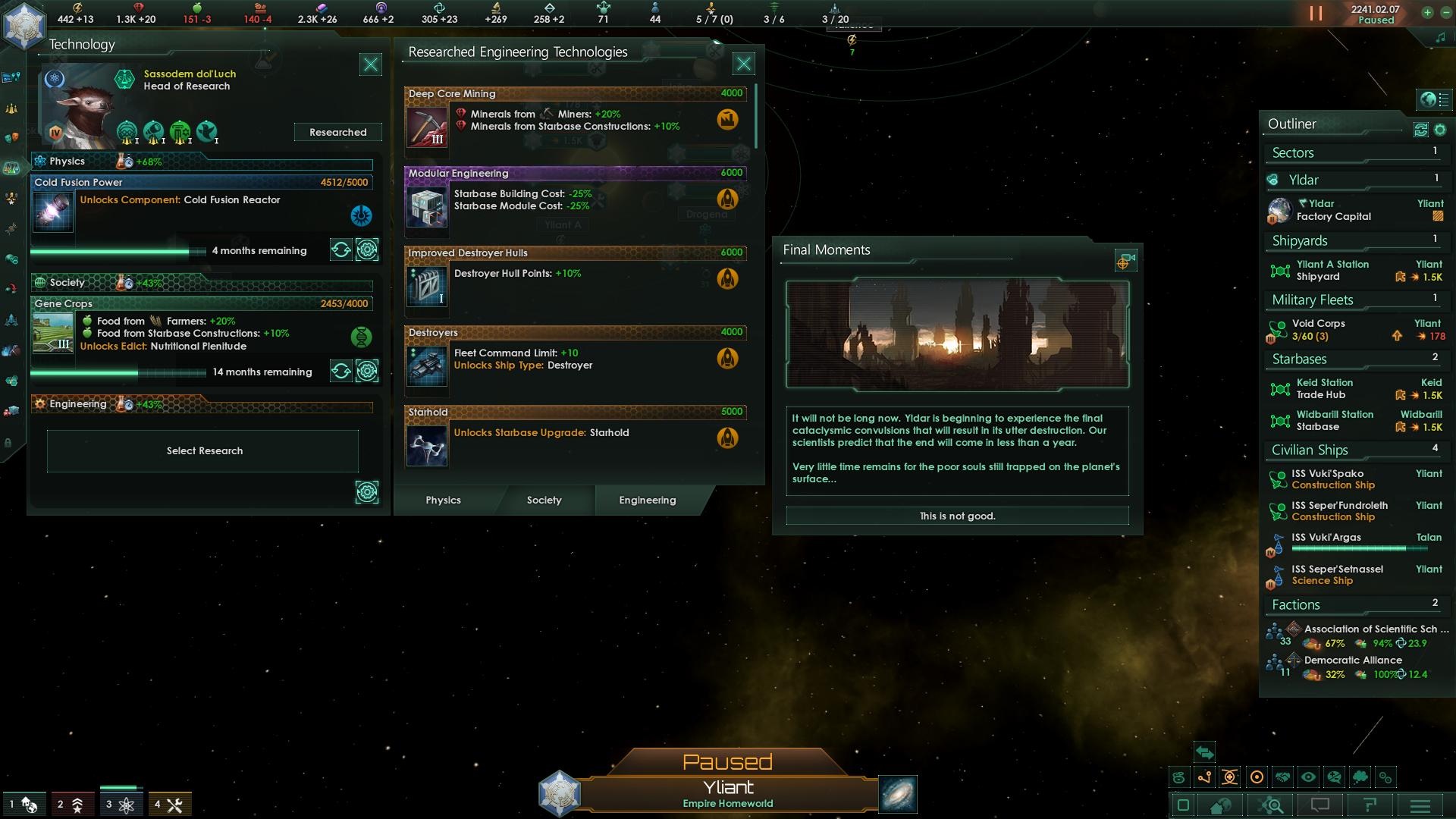This screenshot has height=819, width=1456.
Task: Click the camera icon on Final Moments window
Action: click(1125, 260)
